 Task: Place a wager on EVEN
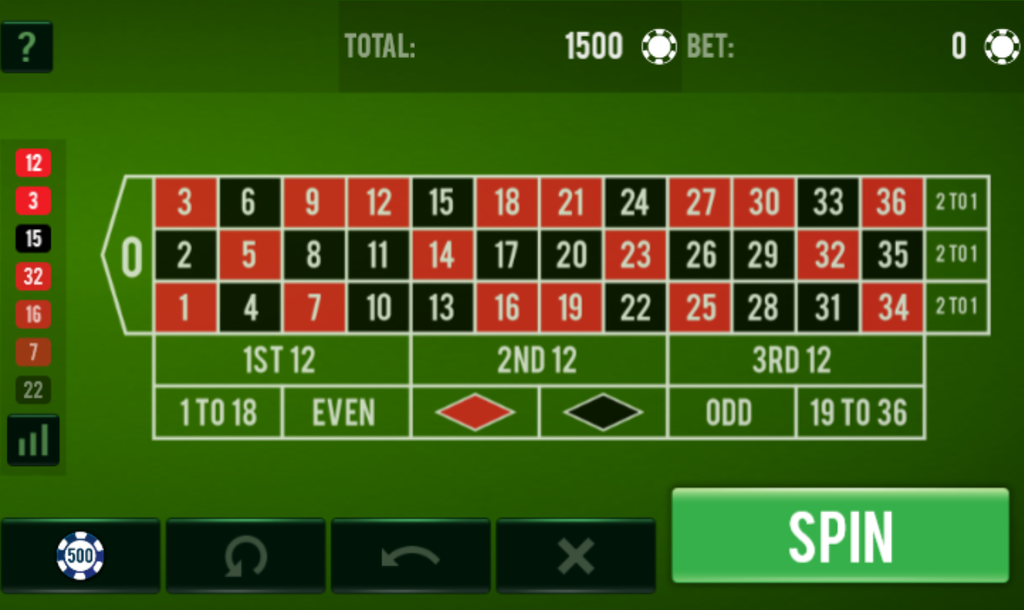point(346,412)
